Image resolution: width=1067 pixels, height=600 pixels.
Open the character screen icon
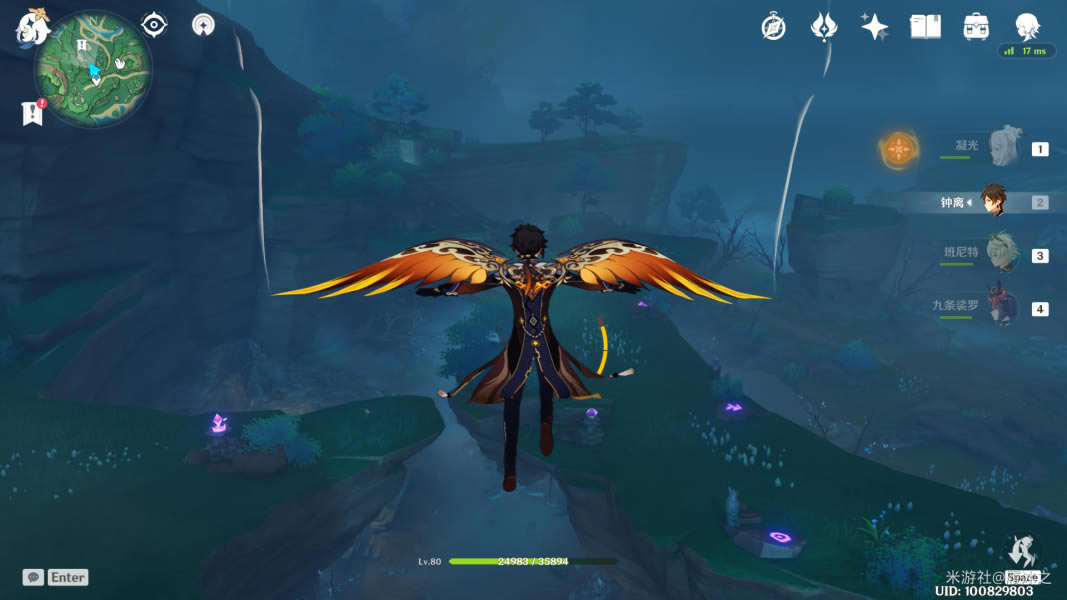point(1027,27)
